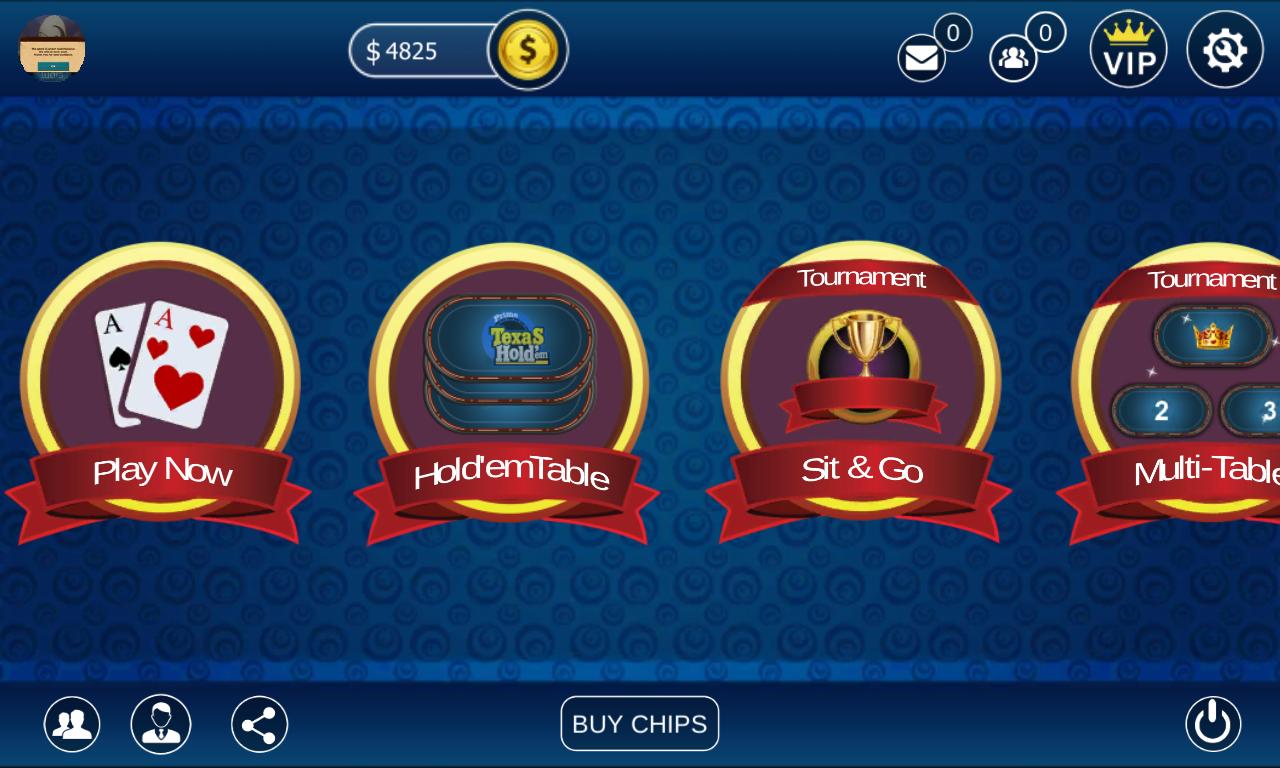The image size is (1280, 768).
Task: Exit the game with the power icon
Action: tap(1211, 723)
